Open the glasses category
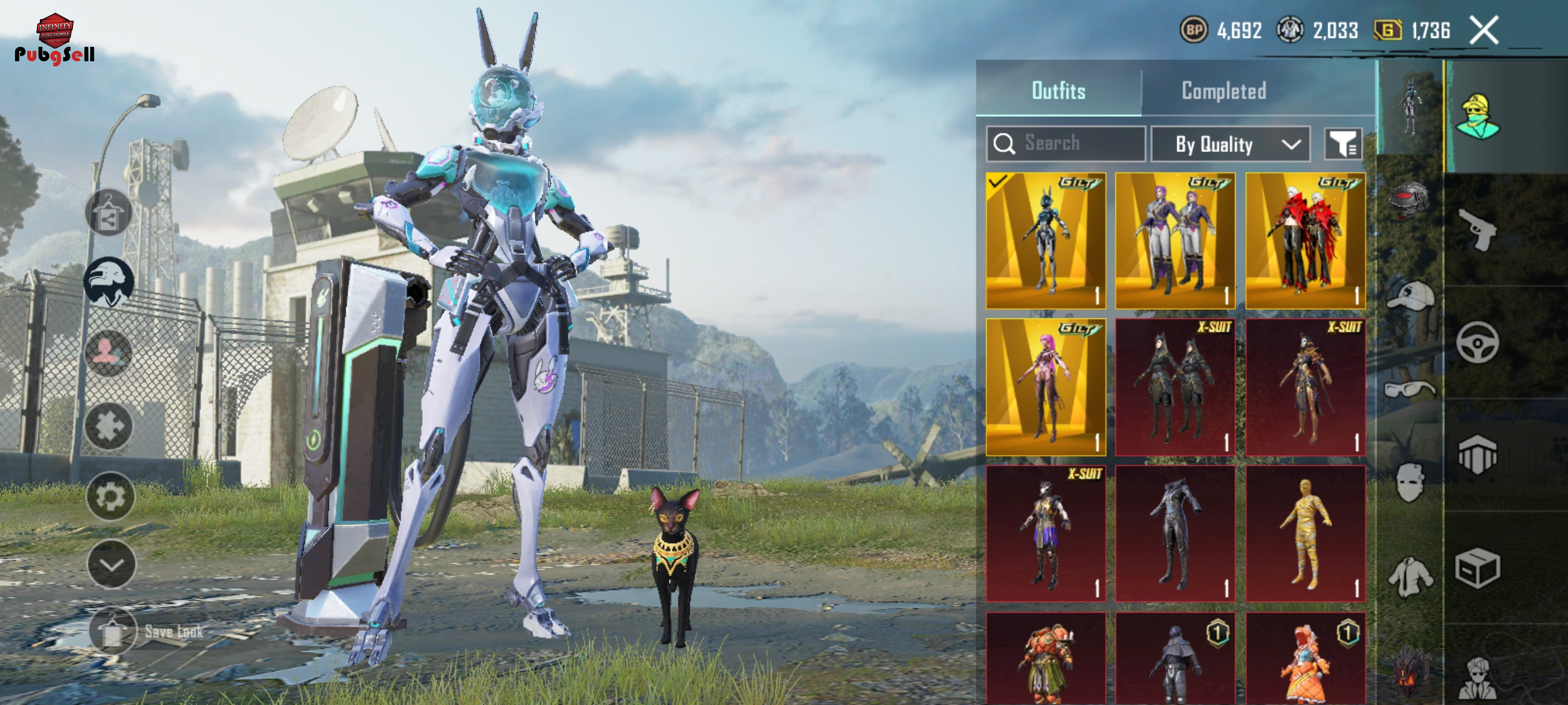1568x705 pixels. 1408,388
